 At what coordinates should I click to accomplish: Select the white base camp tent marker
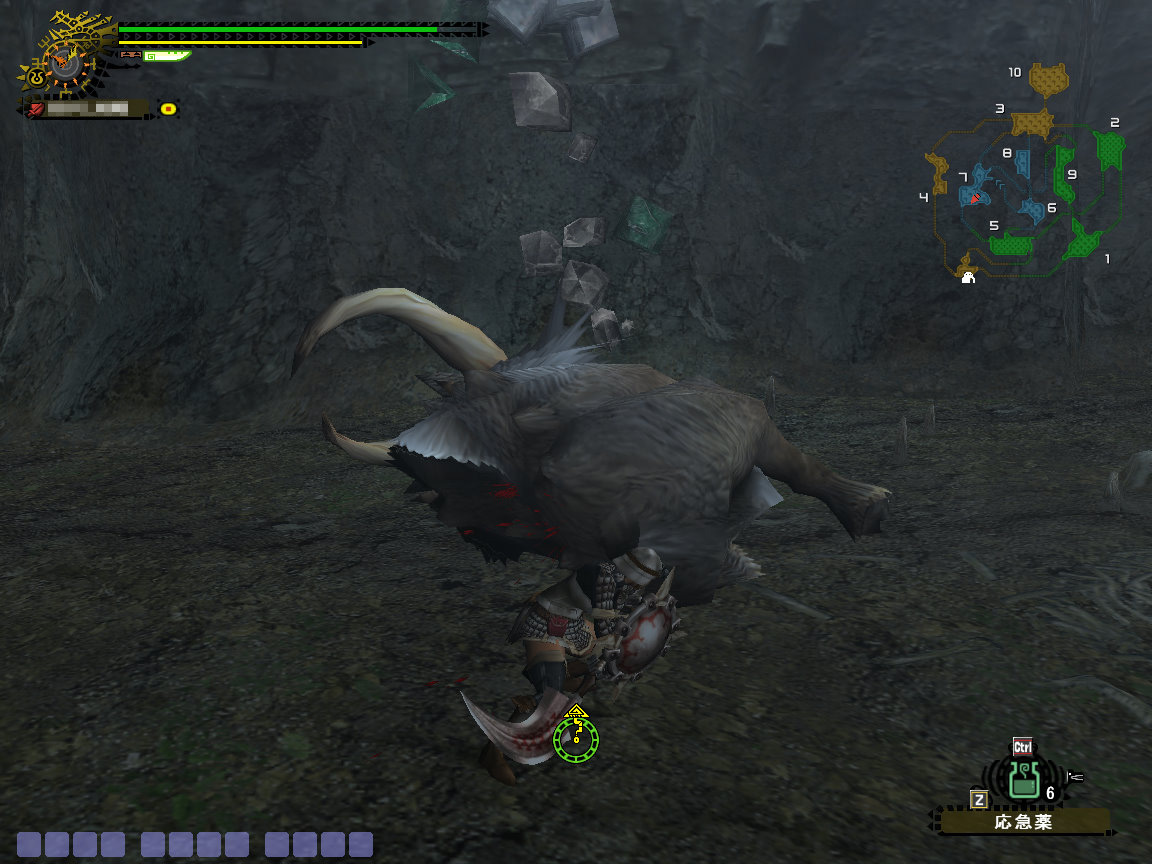[968, 279]
